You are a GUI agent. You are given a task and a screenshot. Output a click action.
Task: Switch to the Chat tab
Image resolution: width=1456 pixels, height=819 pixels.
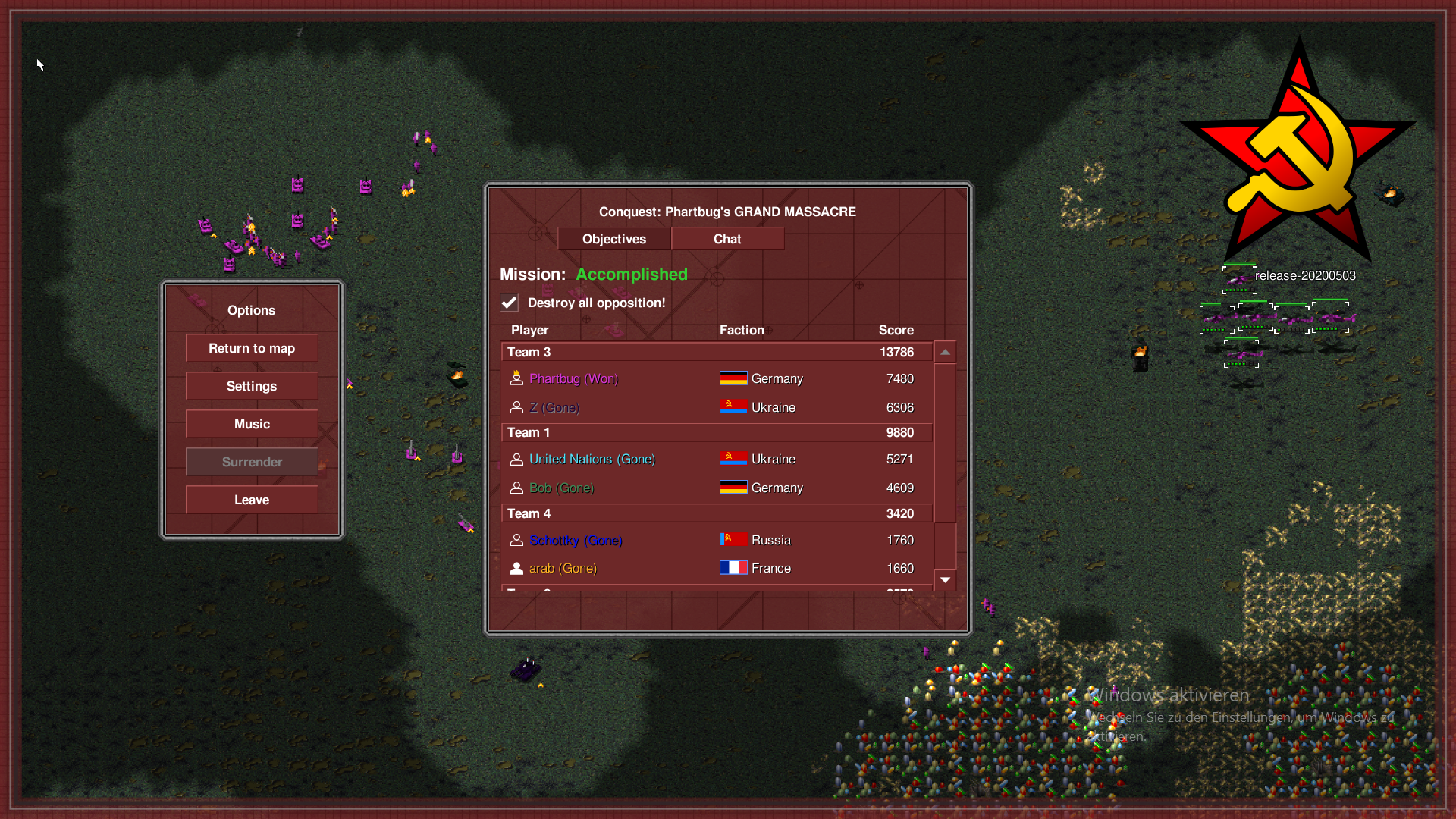click(727, 239)
